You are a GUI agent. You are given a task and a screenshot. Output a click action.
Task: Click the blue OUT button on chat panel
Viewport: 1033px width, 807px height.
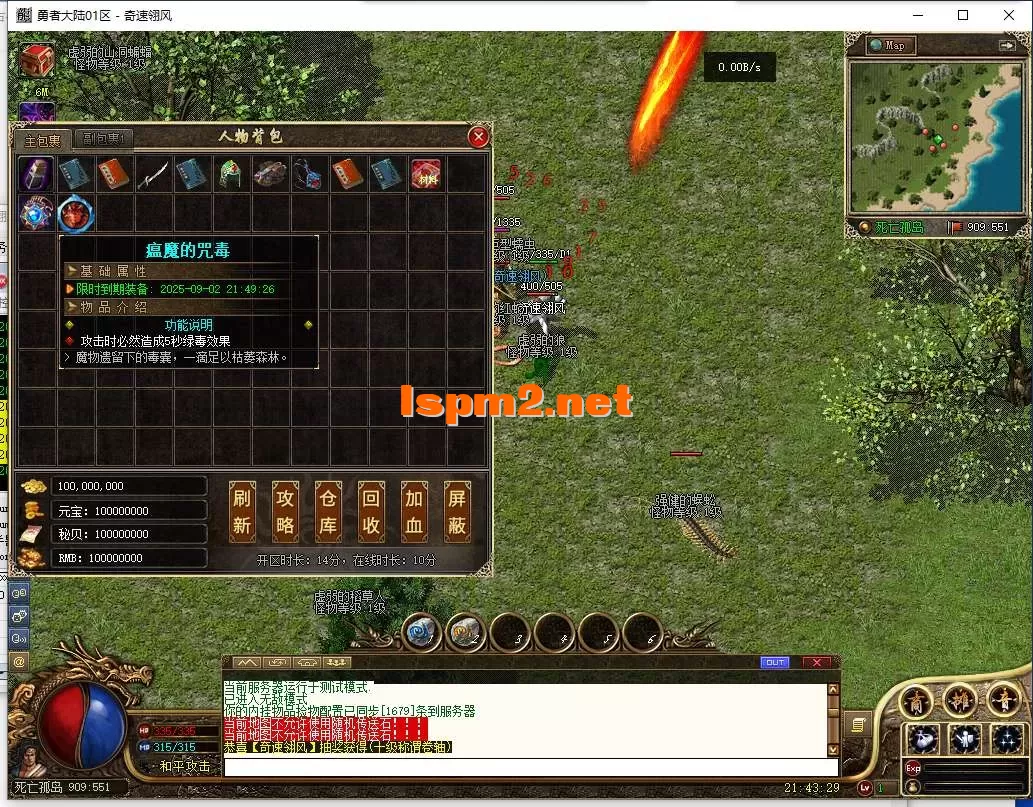[x=774, y=663]
